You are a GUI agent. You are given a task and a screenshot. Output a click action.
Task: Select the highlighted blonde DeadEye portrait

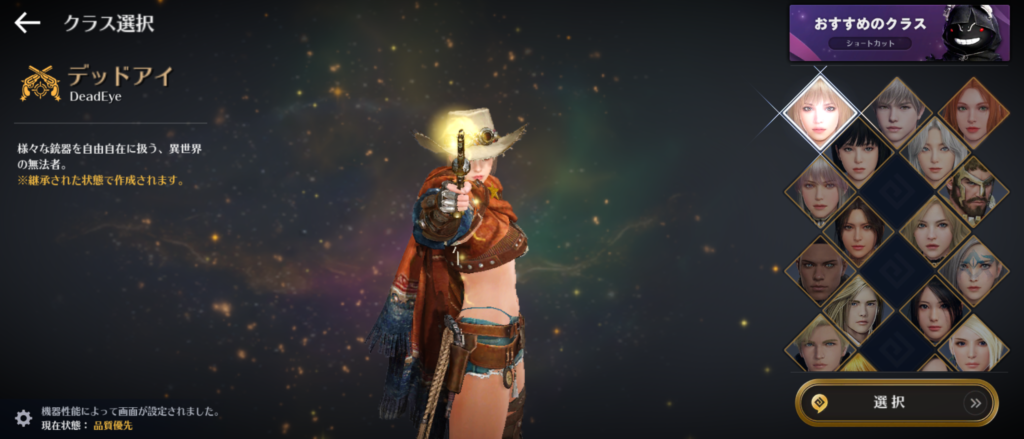tap(819, 109)
